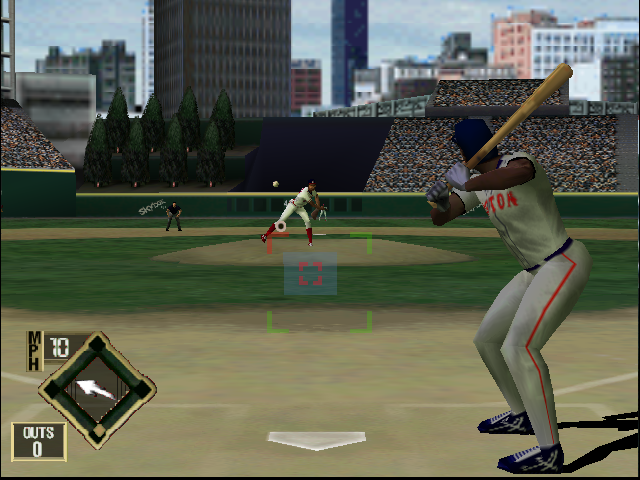Screen dimensions: 640x480
Task: Click the baseball diamond base-runner indicator
Action: [x=97, y=388]
